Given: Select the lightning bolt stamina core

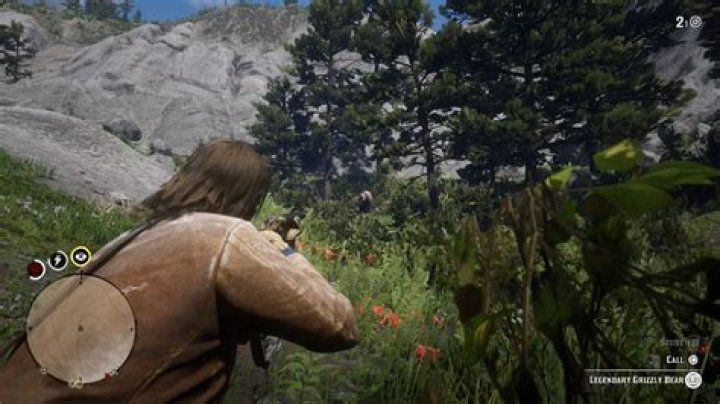Looking at the screenshot, I should coord(58,261).
